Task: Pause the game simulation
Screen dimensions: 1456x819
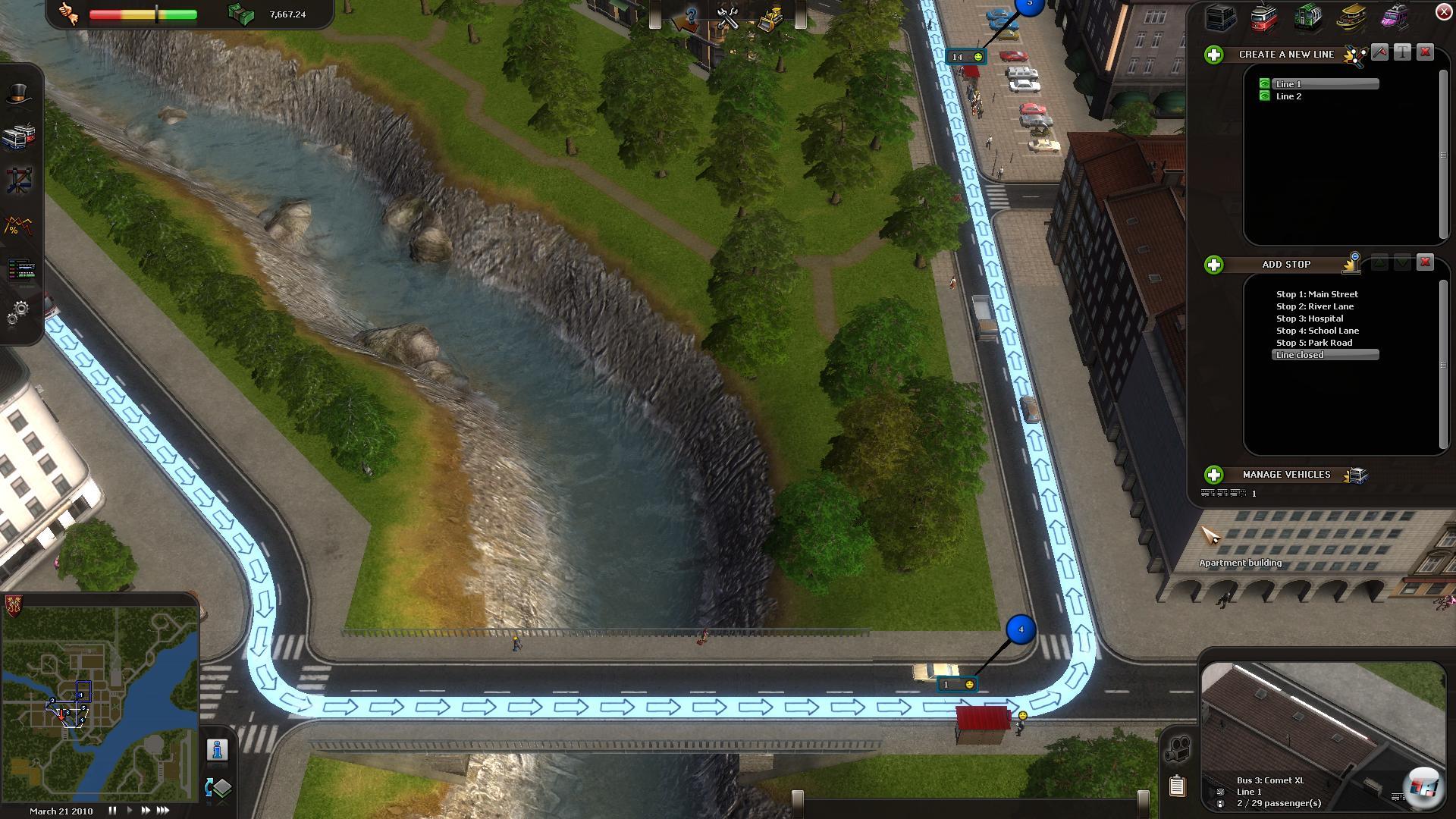Action: click(x=112, y=811)
